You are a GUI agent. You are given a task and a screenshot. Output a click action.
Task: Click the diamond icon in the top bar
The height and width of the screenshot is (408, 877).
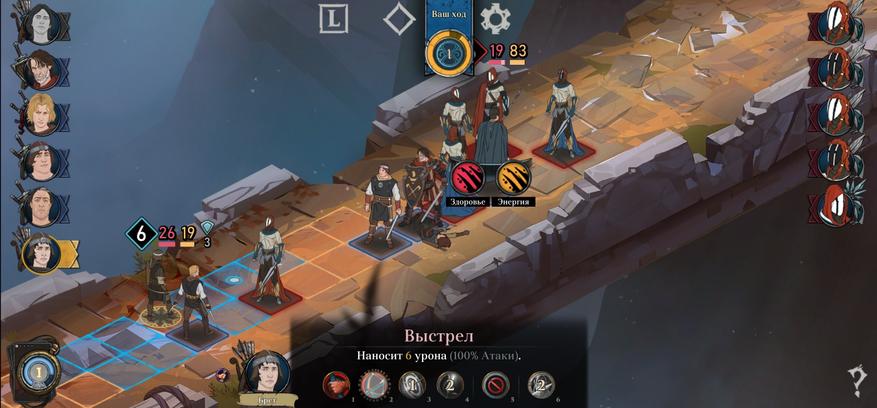[399, 19]
